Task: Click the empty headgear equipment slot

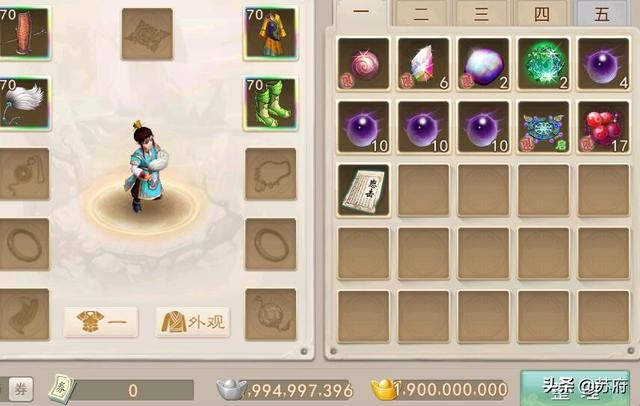Action: coord(147,34)
